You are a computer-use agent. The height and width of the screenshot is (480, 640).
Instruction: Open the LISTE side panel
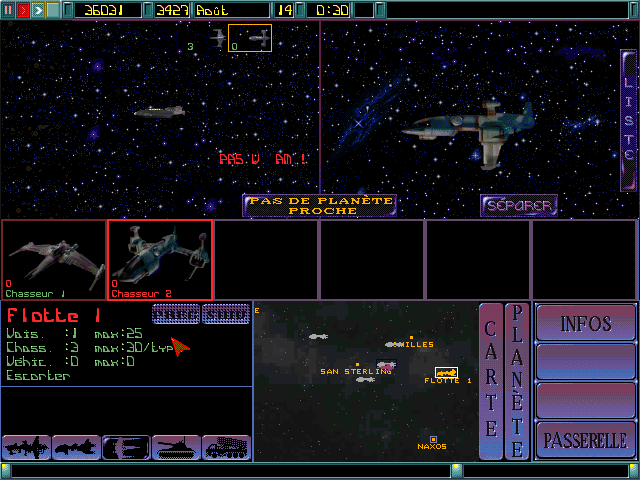[x=629, y=118]
